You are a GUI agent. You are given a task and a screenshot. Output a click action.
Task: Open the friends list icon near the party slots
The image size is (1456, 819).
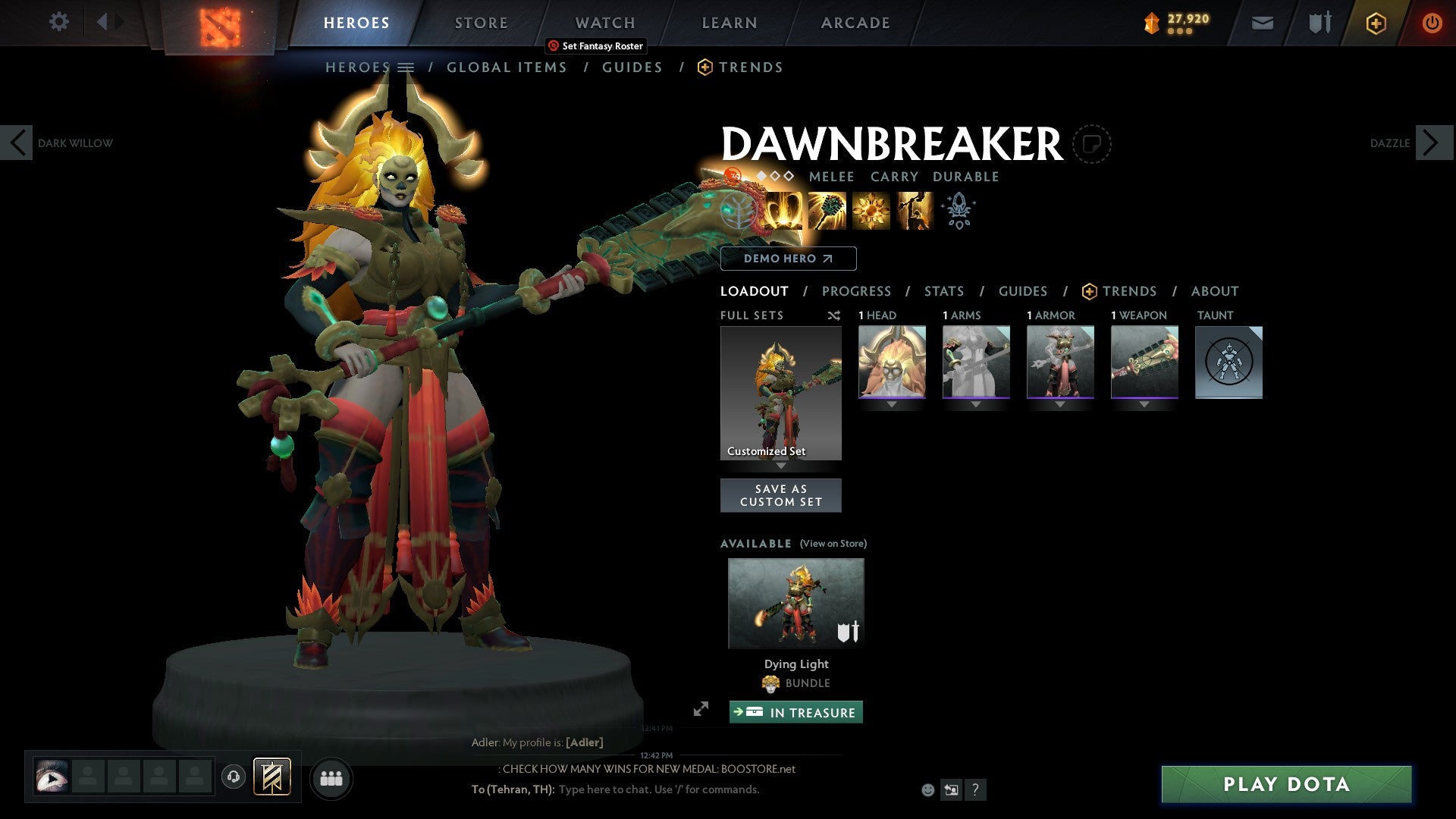331,777
